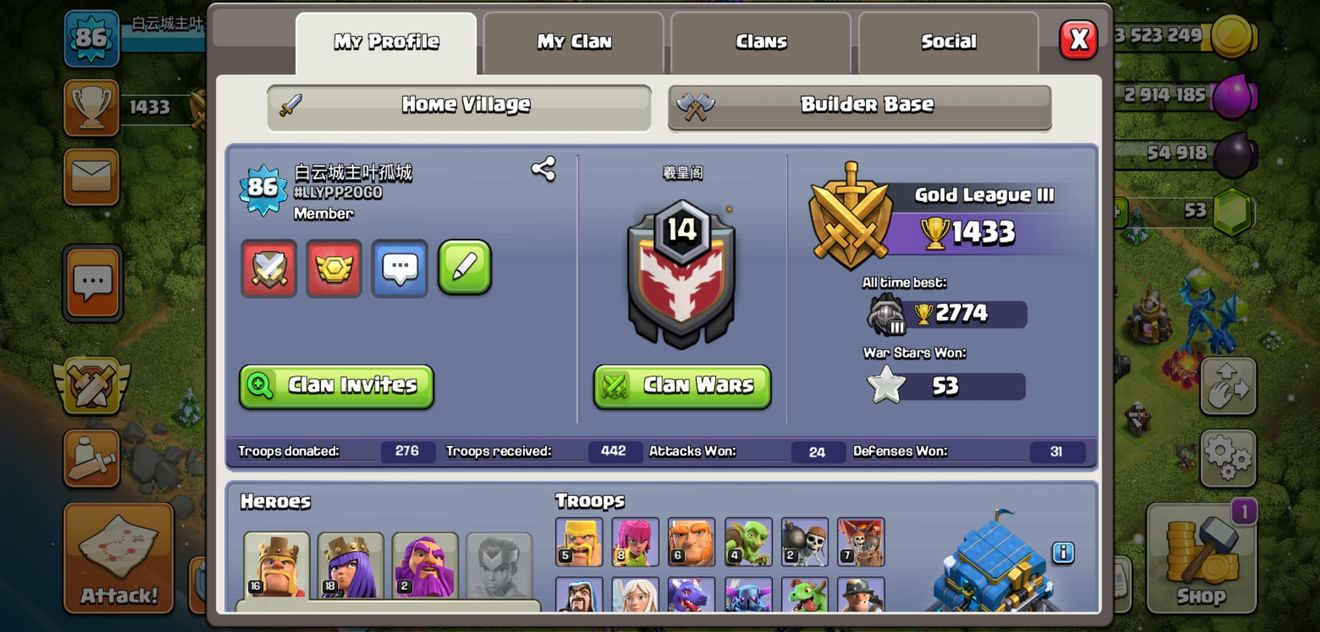Select the Archer Queen hero portrait
The image size is (1320, 632).
pyautogui.click(x=350, y=565)
